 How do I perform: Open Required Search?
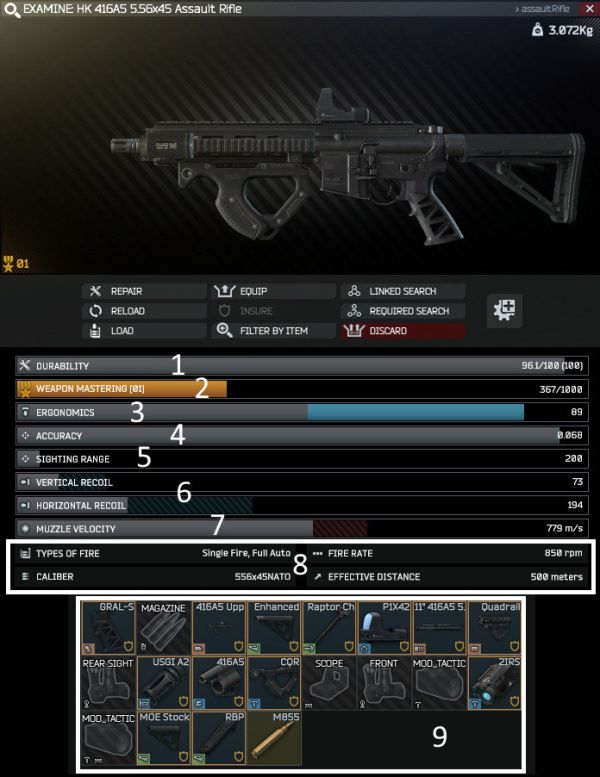pyautogui.click(x=403, y=311)
